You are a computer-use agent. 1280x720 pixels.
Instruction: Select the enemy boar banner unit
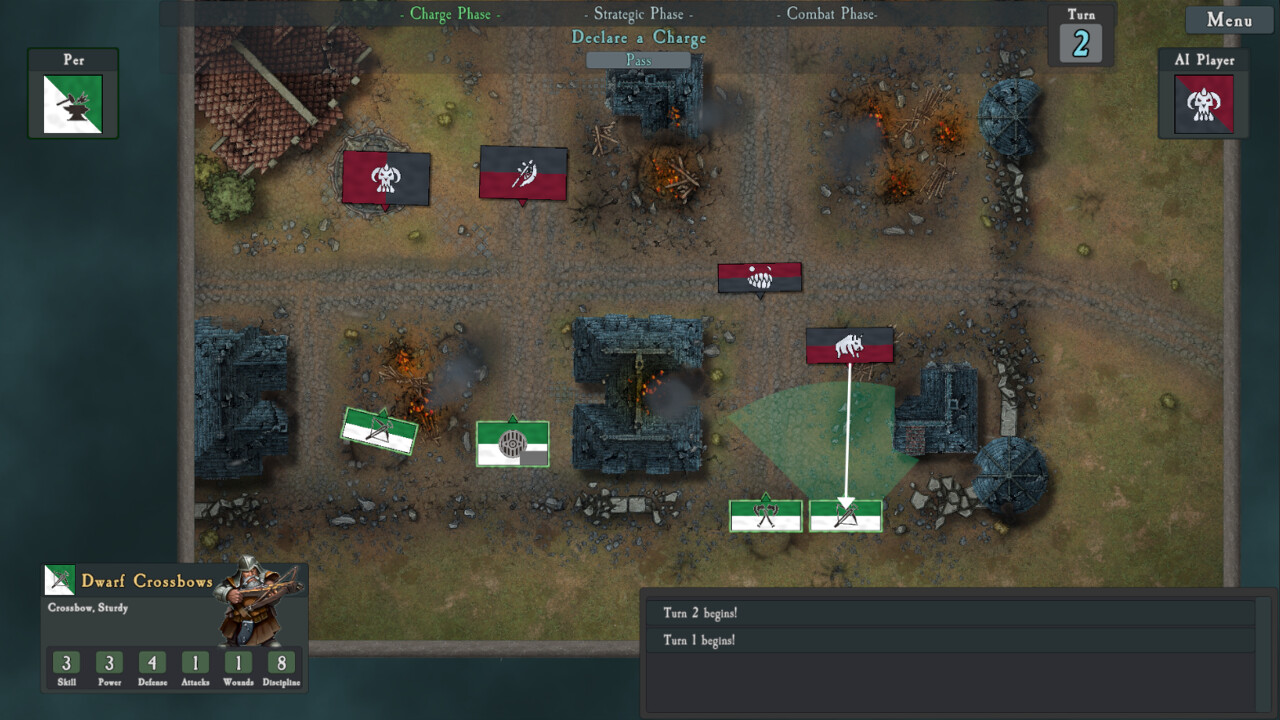849,346
